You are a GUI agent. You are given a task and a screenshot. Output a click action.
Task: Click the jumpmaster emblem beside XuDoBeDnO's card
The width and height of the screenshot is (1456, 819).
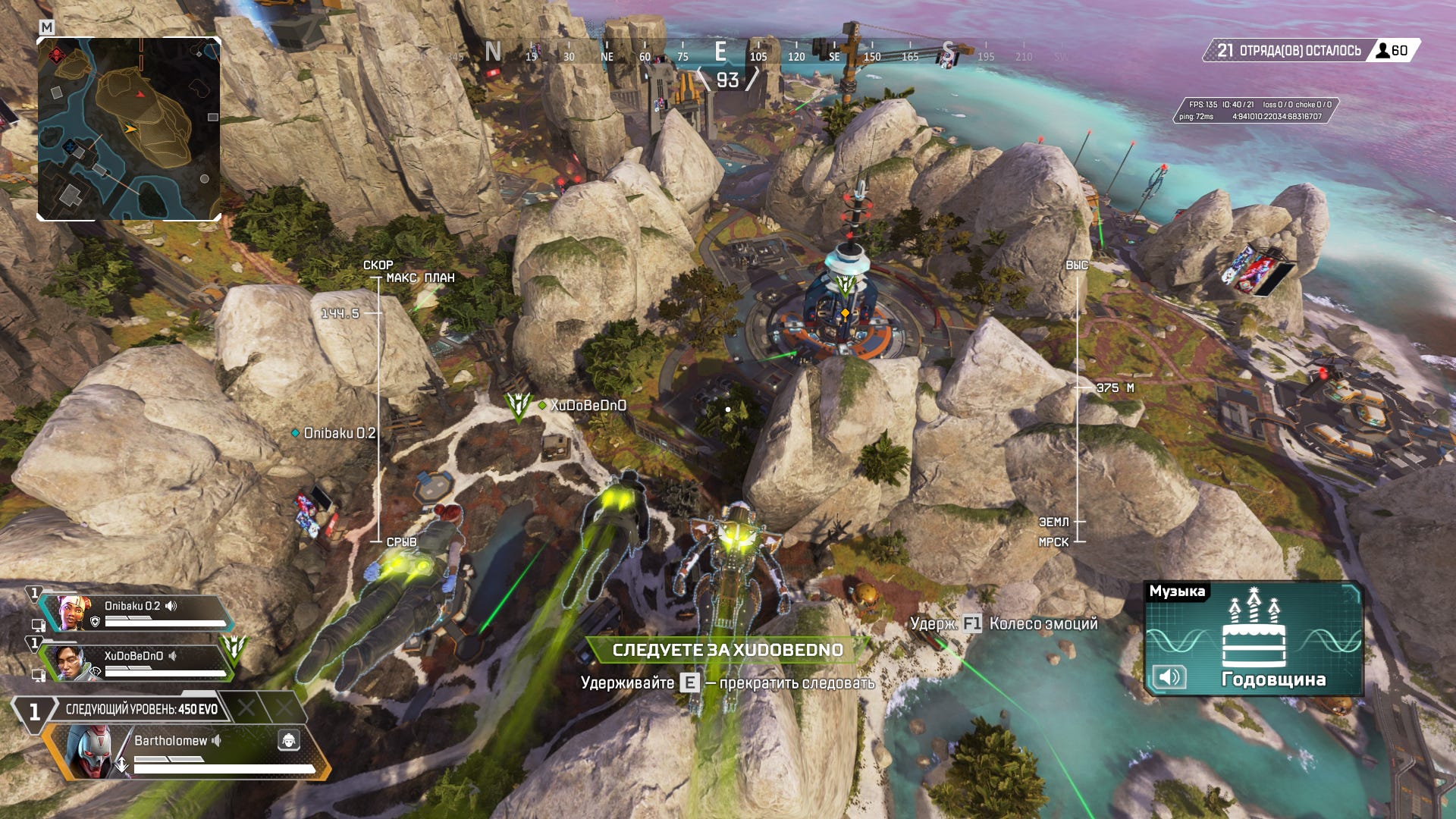[234, 649]
